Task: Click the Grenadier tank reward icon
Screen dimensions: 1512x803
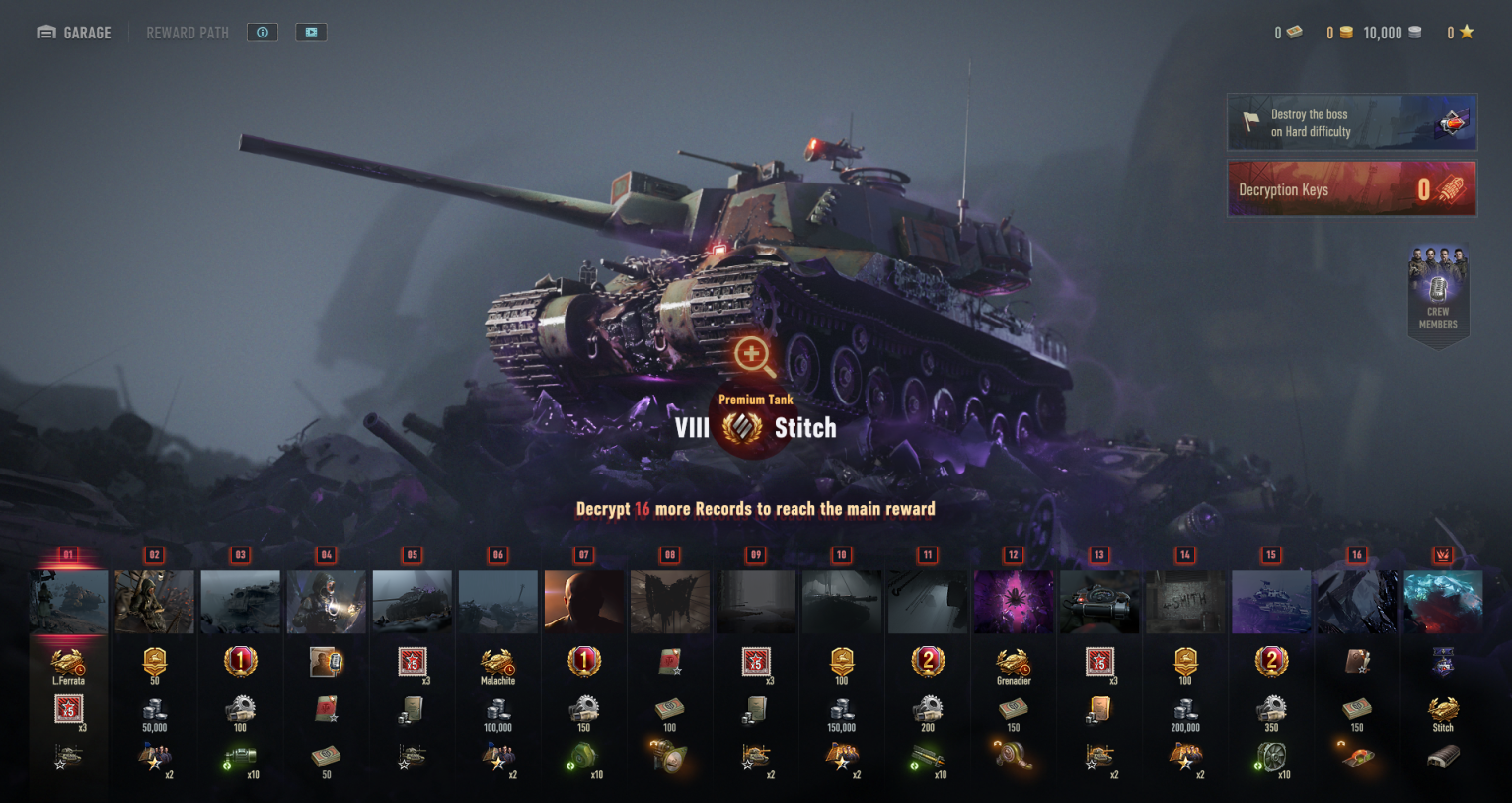Action: tap(1014, 662)
